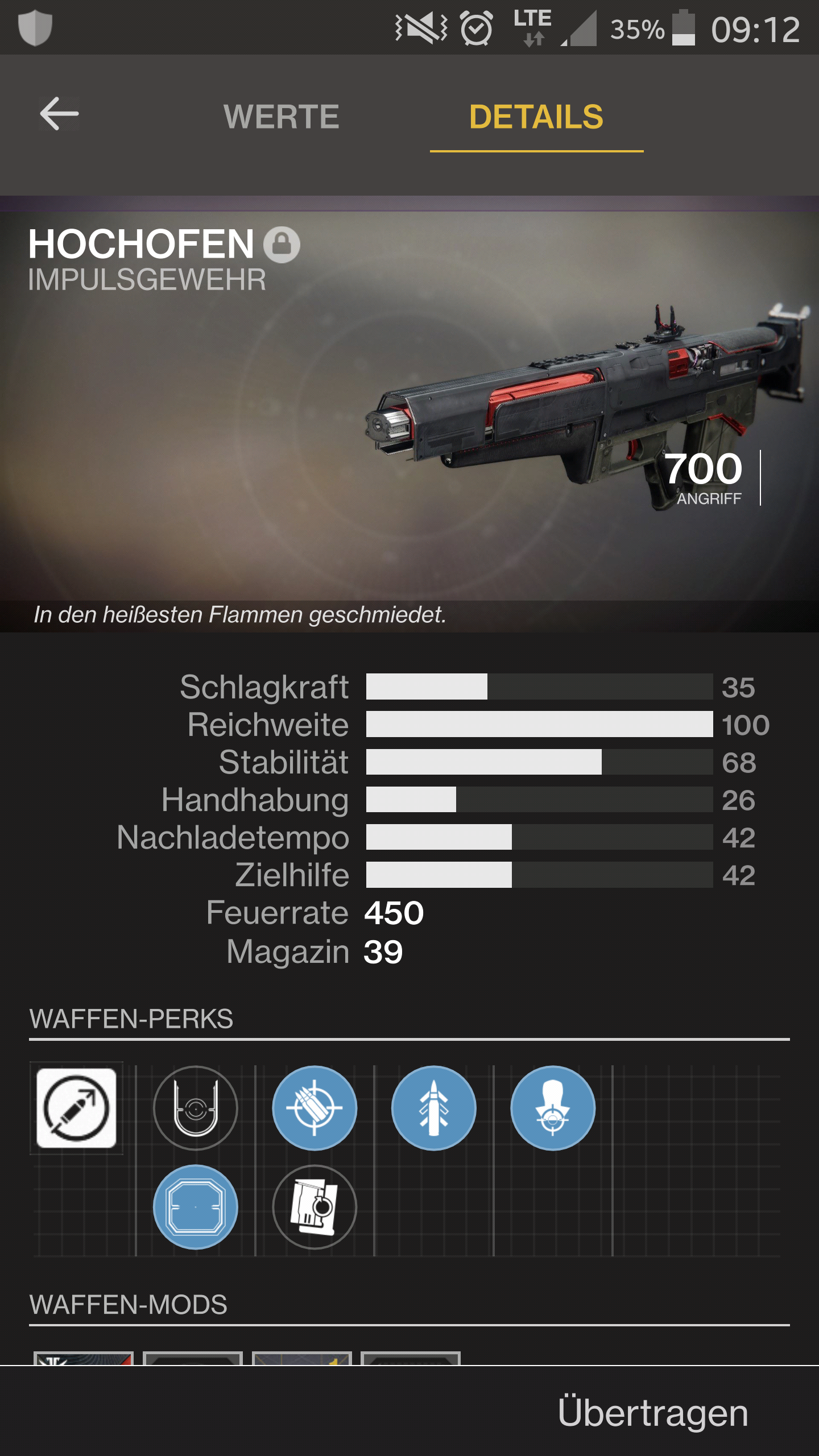This screenshot has height=1456, width=819.
Task: Tap the Übertragen transfer button
Action: coord(652,1413)
